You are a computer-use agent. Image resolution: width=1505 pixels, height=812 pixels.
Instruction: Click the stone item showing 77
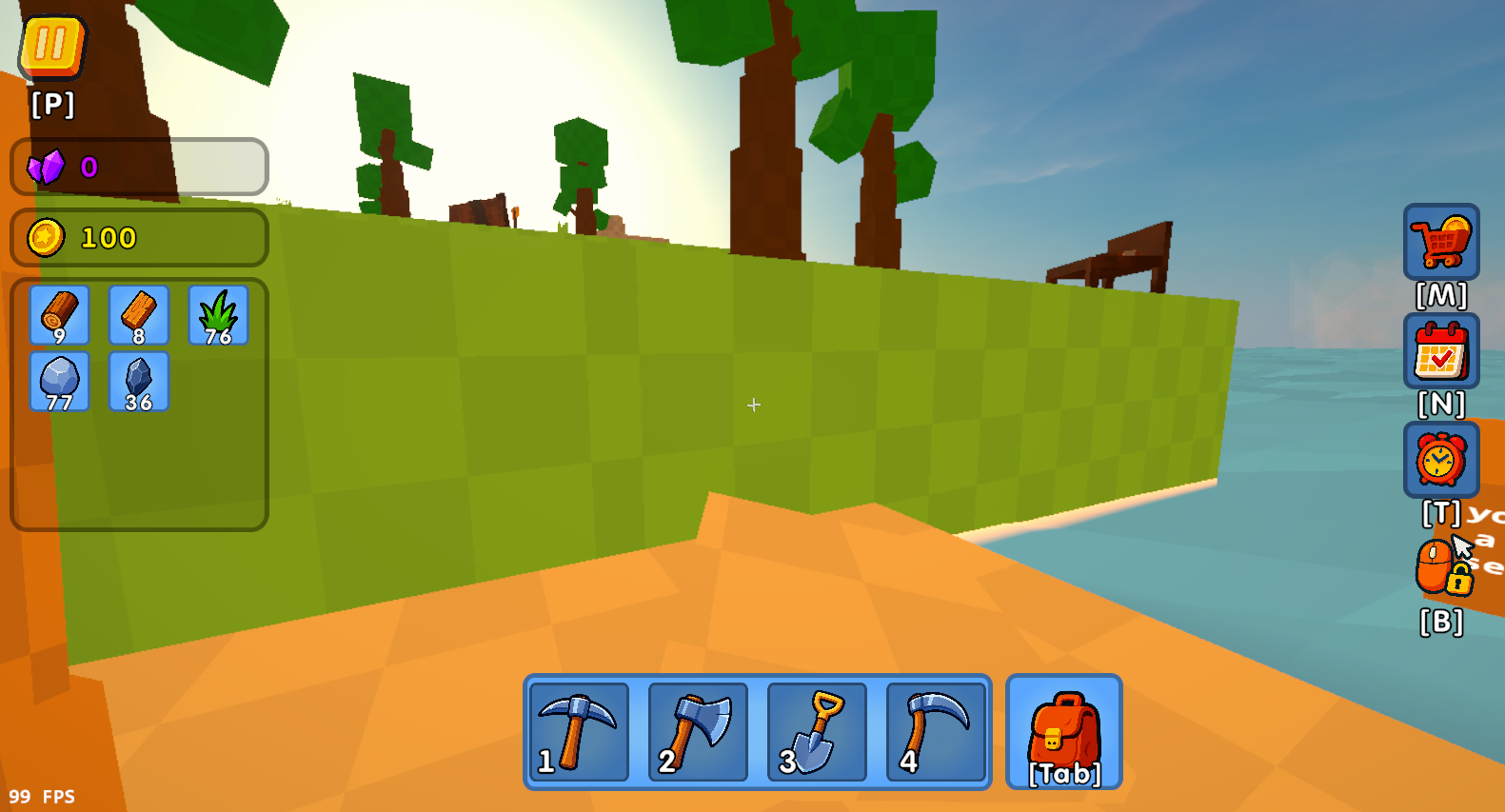tap(59, 381)
